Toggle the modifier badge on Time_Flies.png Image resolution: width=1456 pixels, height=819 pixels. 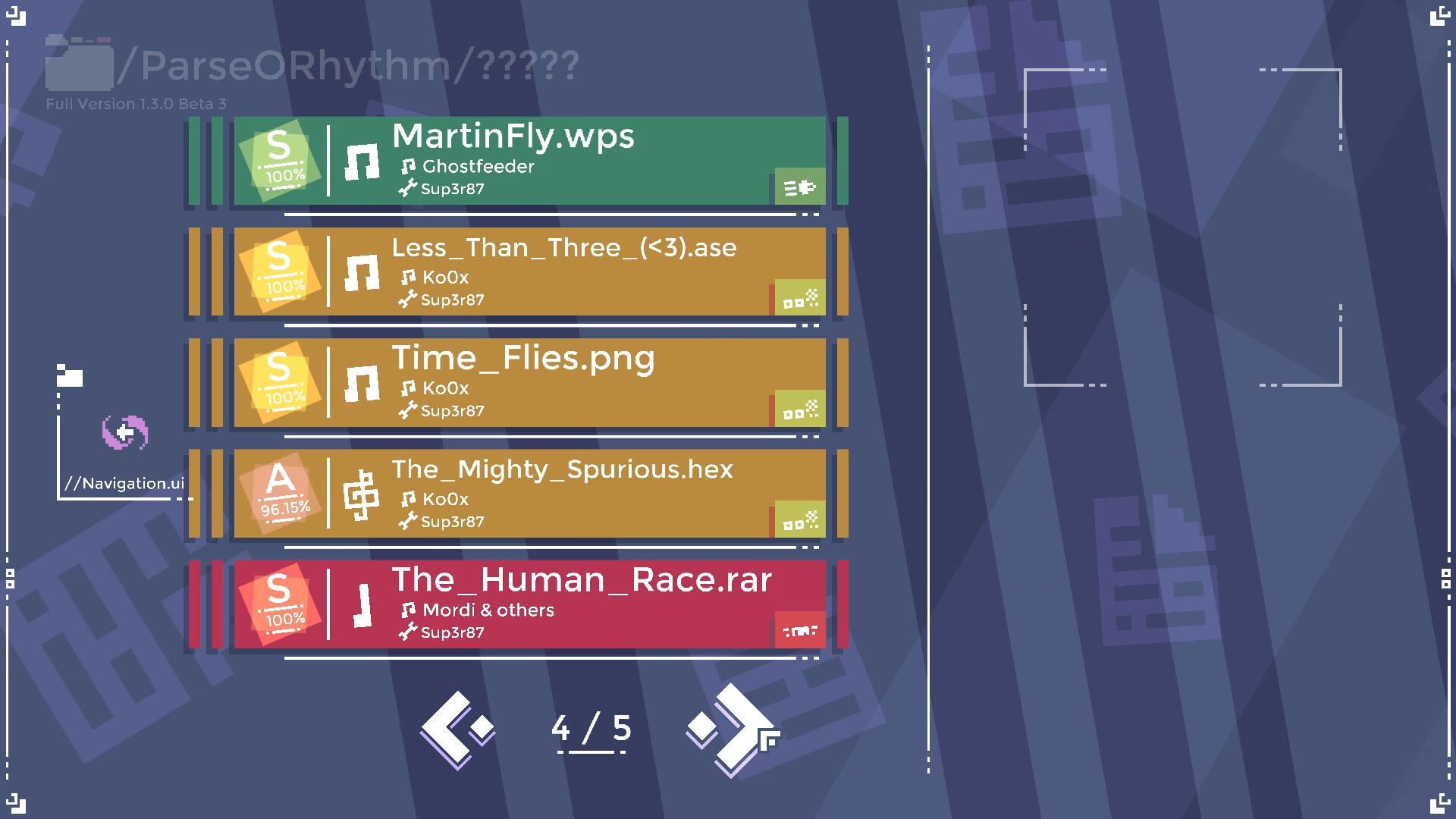800,407
